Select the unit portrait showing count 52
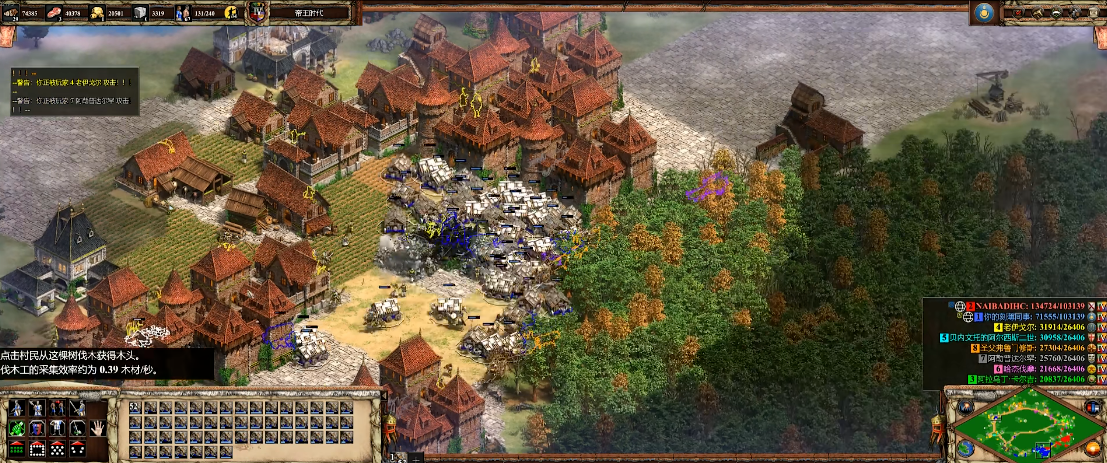The image size is (1107, 463). tap(136, 409)
